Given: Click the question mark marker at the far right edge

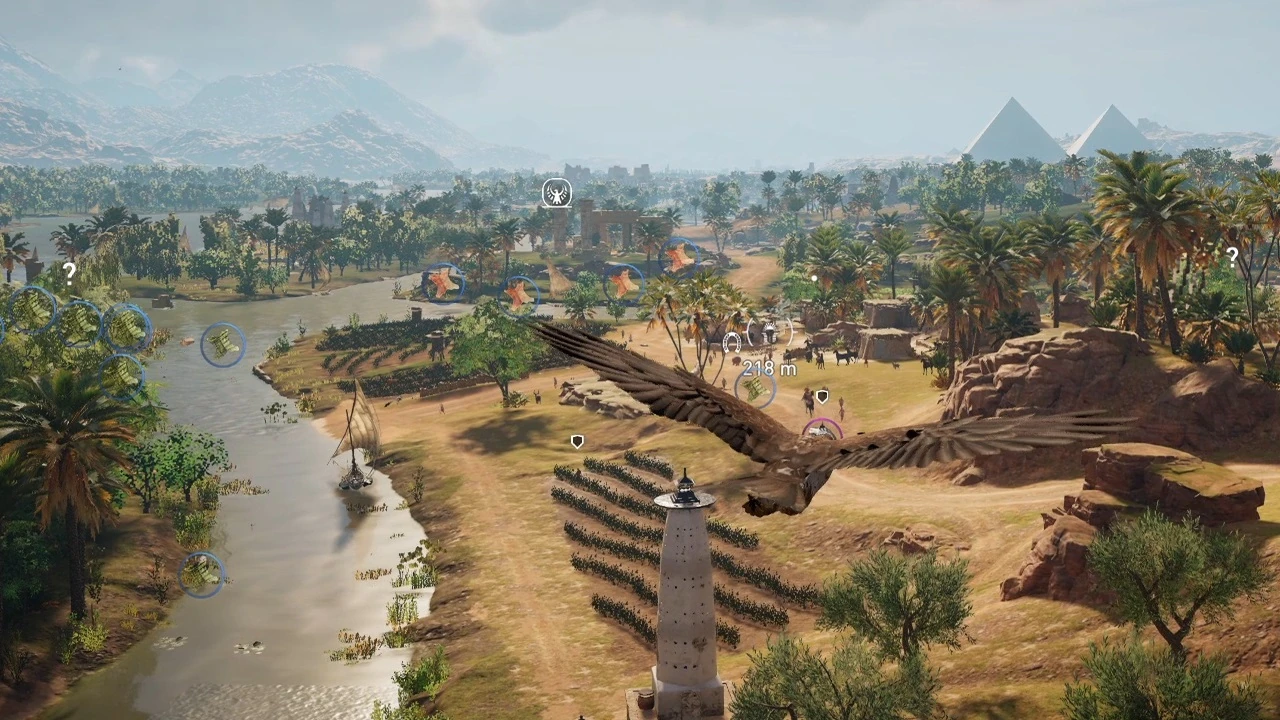Looking at the screenshot, I should [1232, 256].
